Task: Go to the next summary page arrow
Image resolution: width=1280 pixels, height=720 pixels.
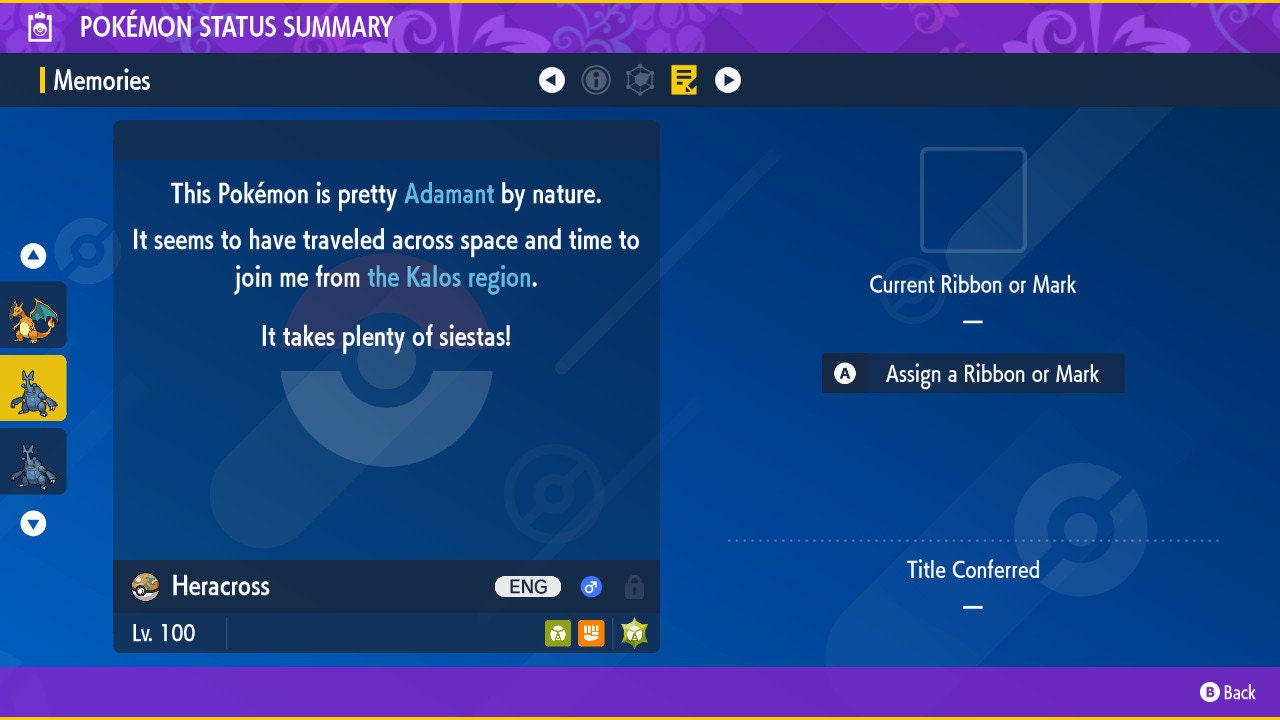Action: 728,80
